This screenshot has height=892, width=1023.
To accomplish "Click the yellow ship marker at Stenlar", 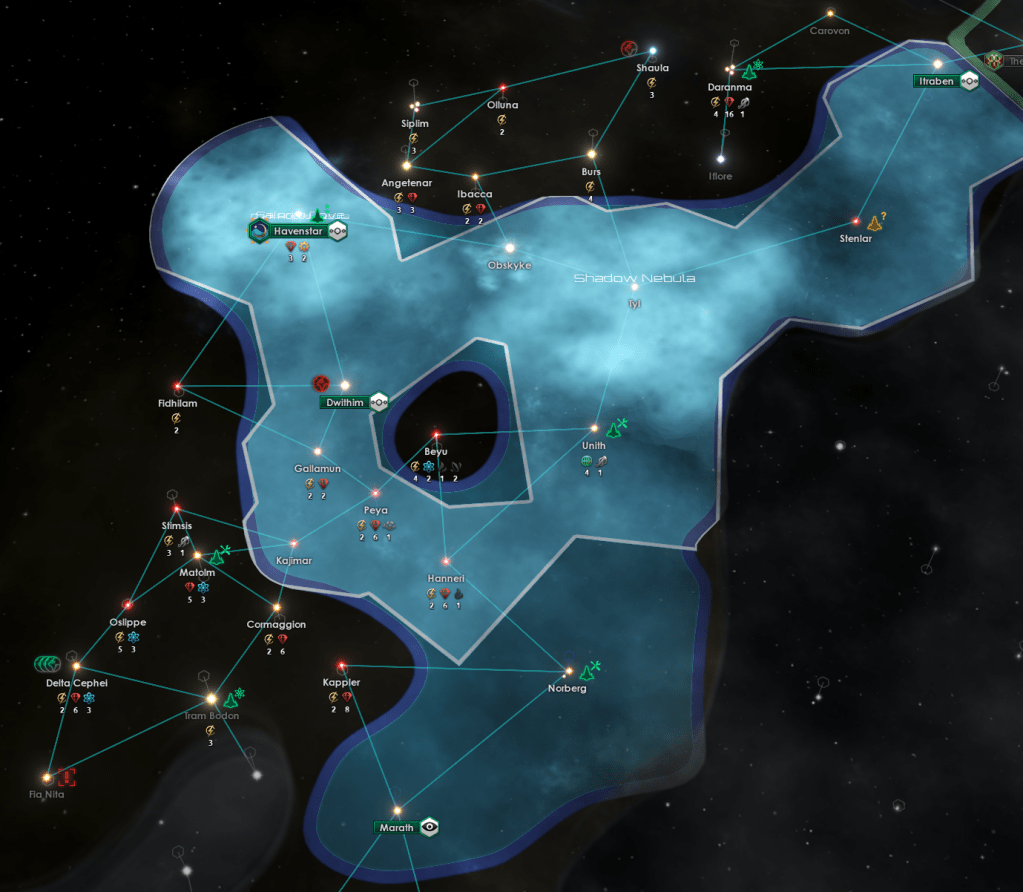I will (876, 221).
